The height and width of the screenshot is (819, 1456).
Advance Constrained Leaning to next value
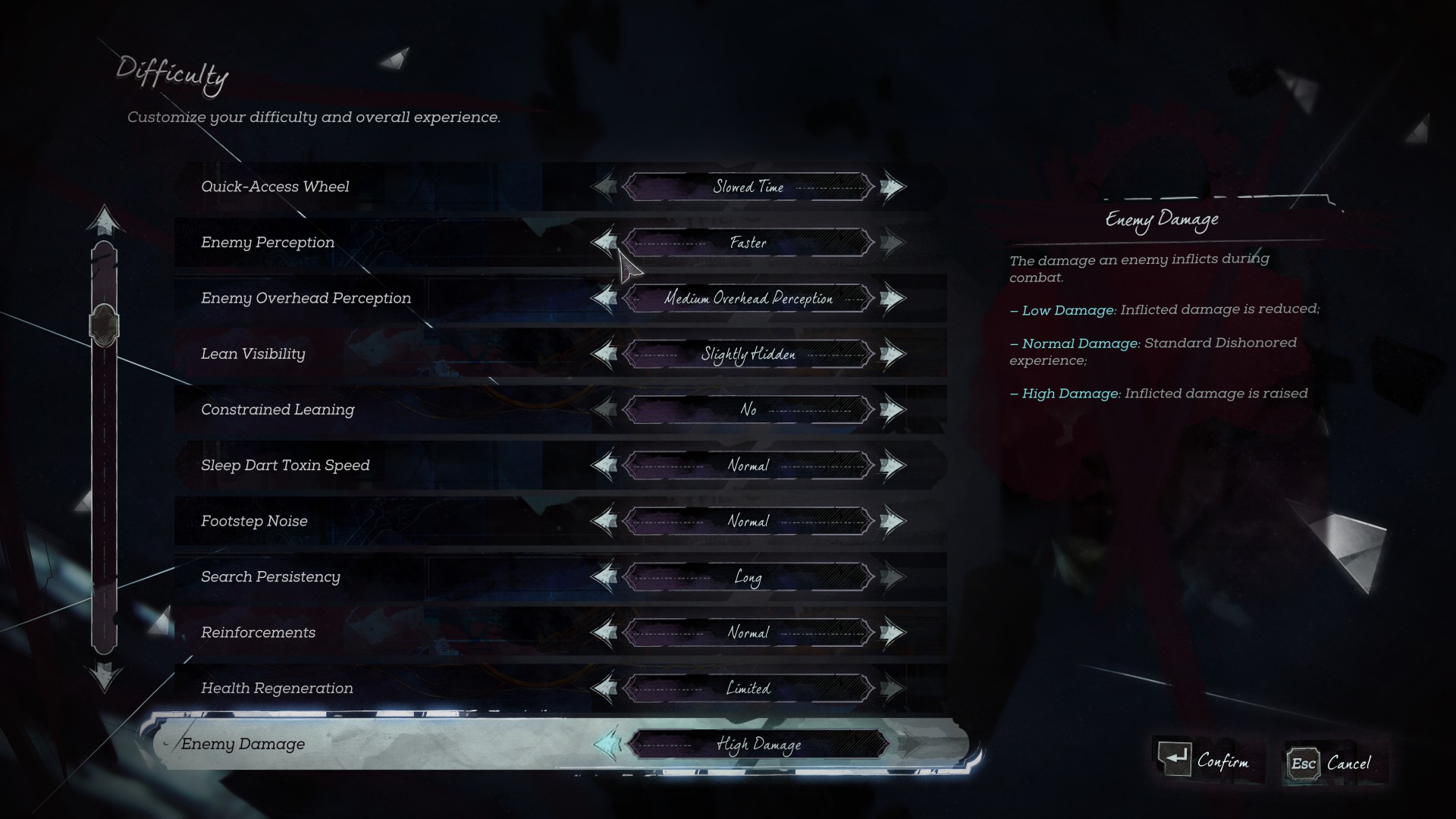tap(893, 409)
